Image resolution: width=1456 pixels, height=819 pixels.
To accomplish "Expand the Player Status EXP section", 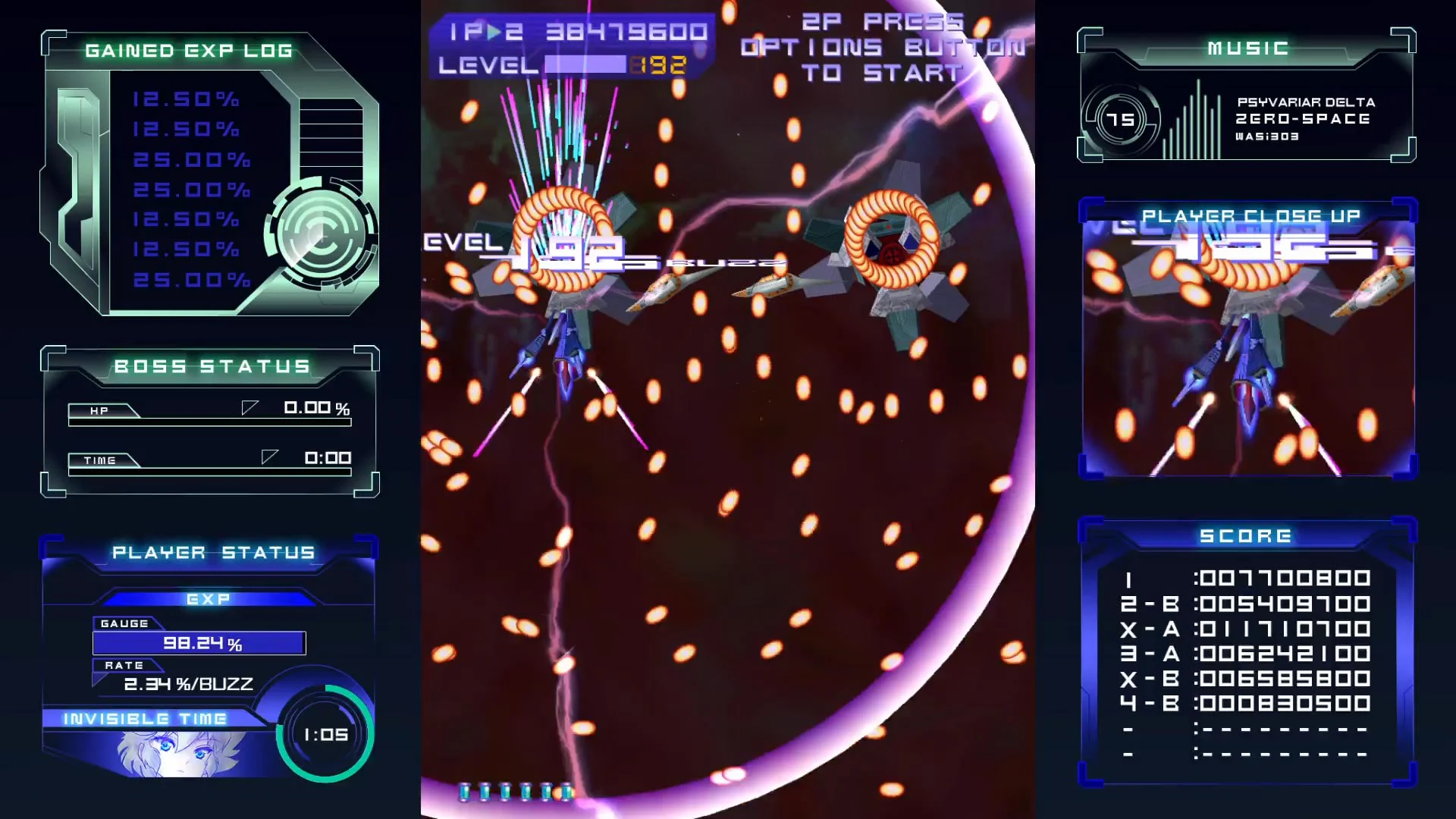I will coord(209,598).
